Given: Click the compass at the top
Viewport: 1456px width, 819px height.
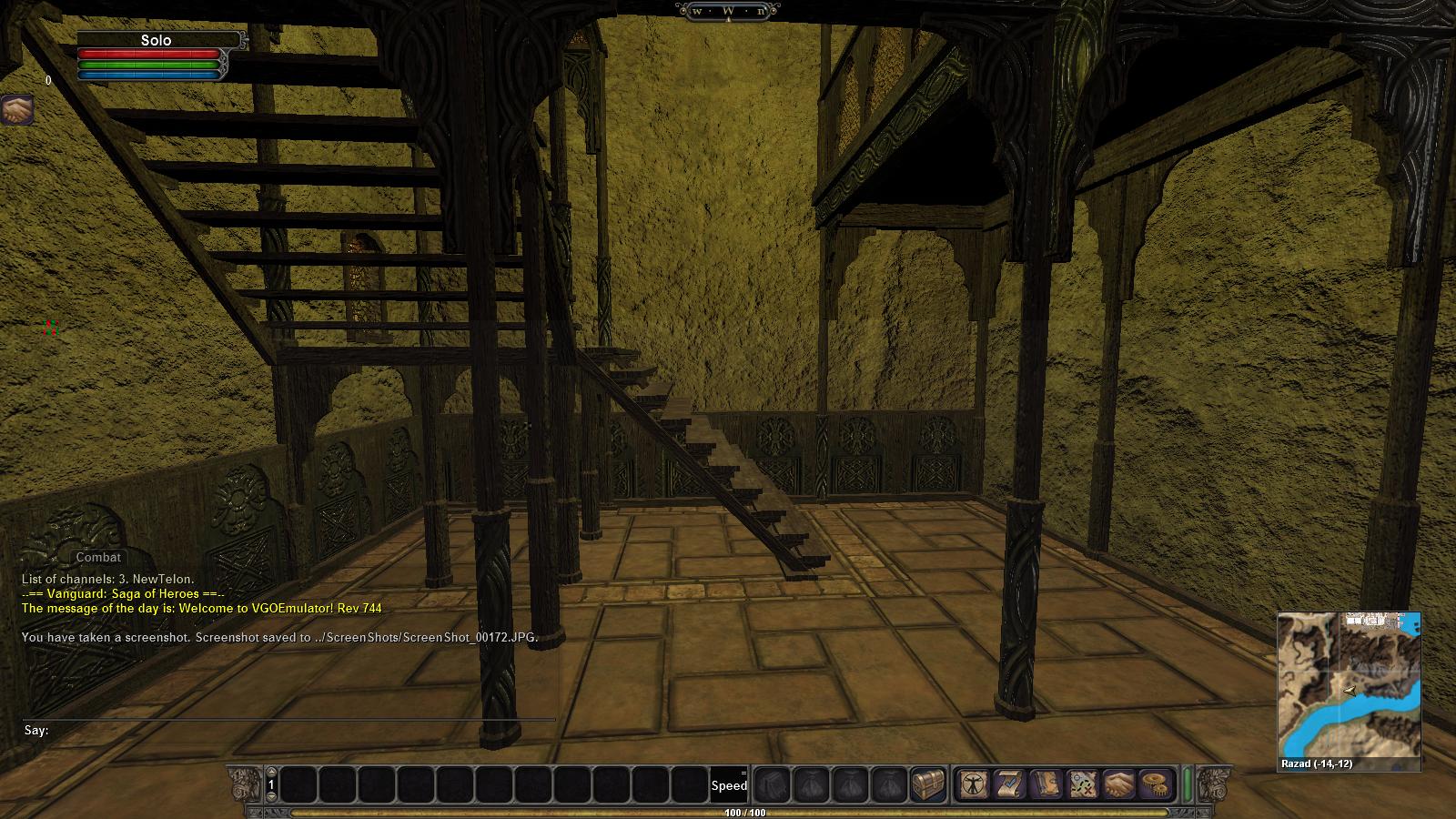Looking at the screenshot, I should point(728,11).
